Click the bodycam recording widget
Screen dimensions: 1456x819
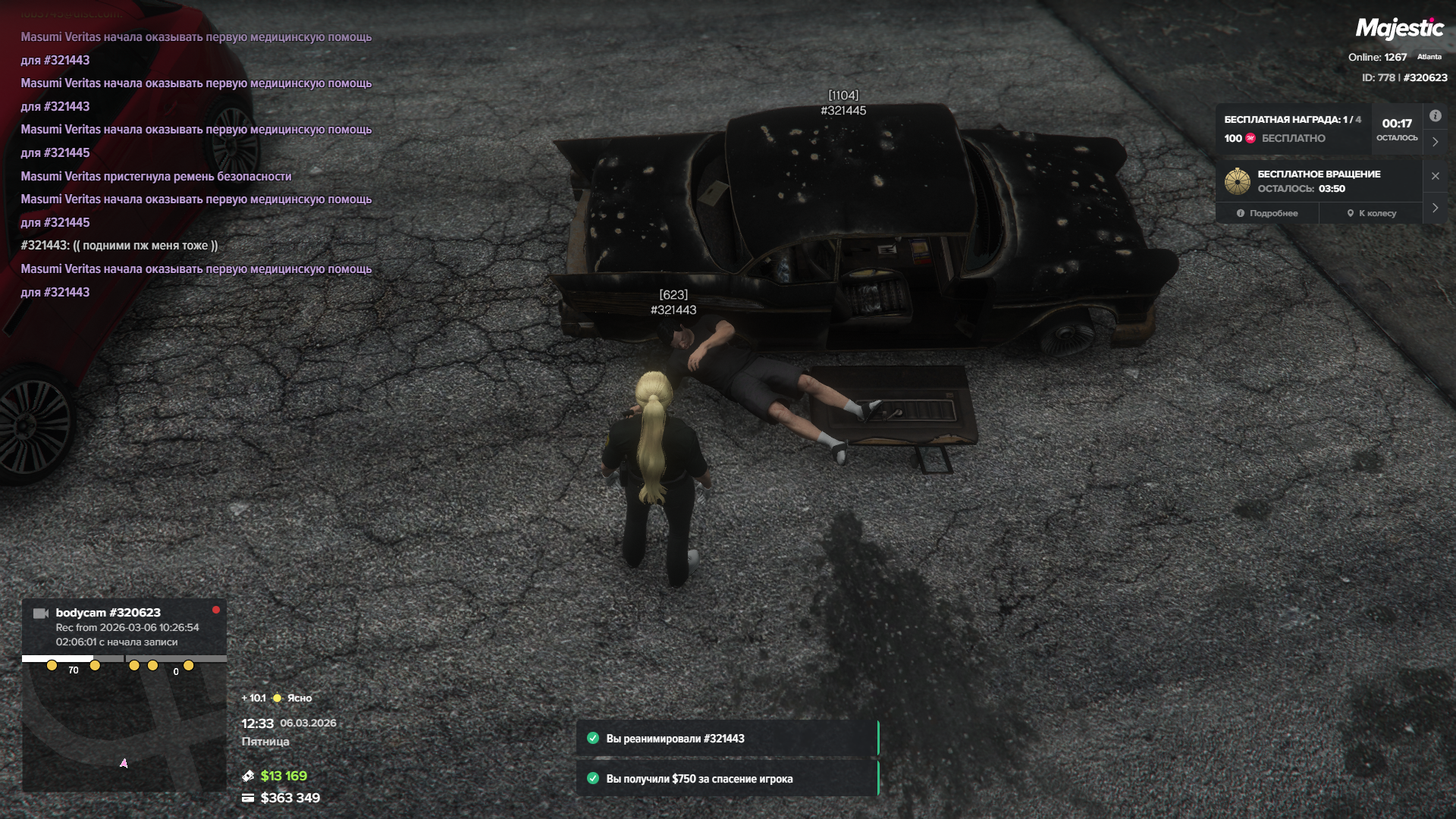[x=124, y=626]
